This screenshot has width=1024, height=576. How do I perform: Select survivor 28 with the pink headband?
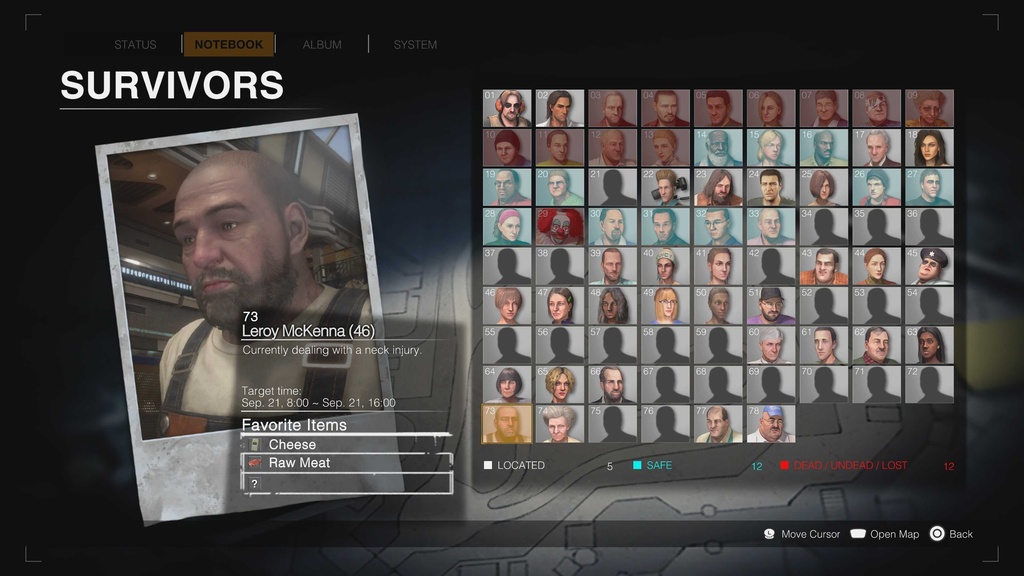[507, 227]
